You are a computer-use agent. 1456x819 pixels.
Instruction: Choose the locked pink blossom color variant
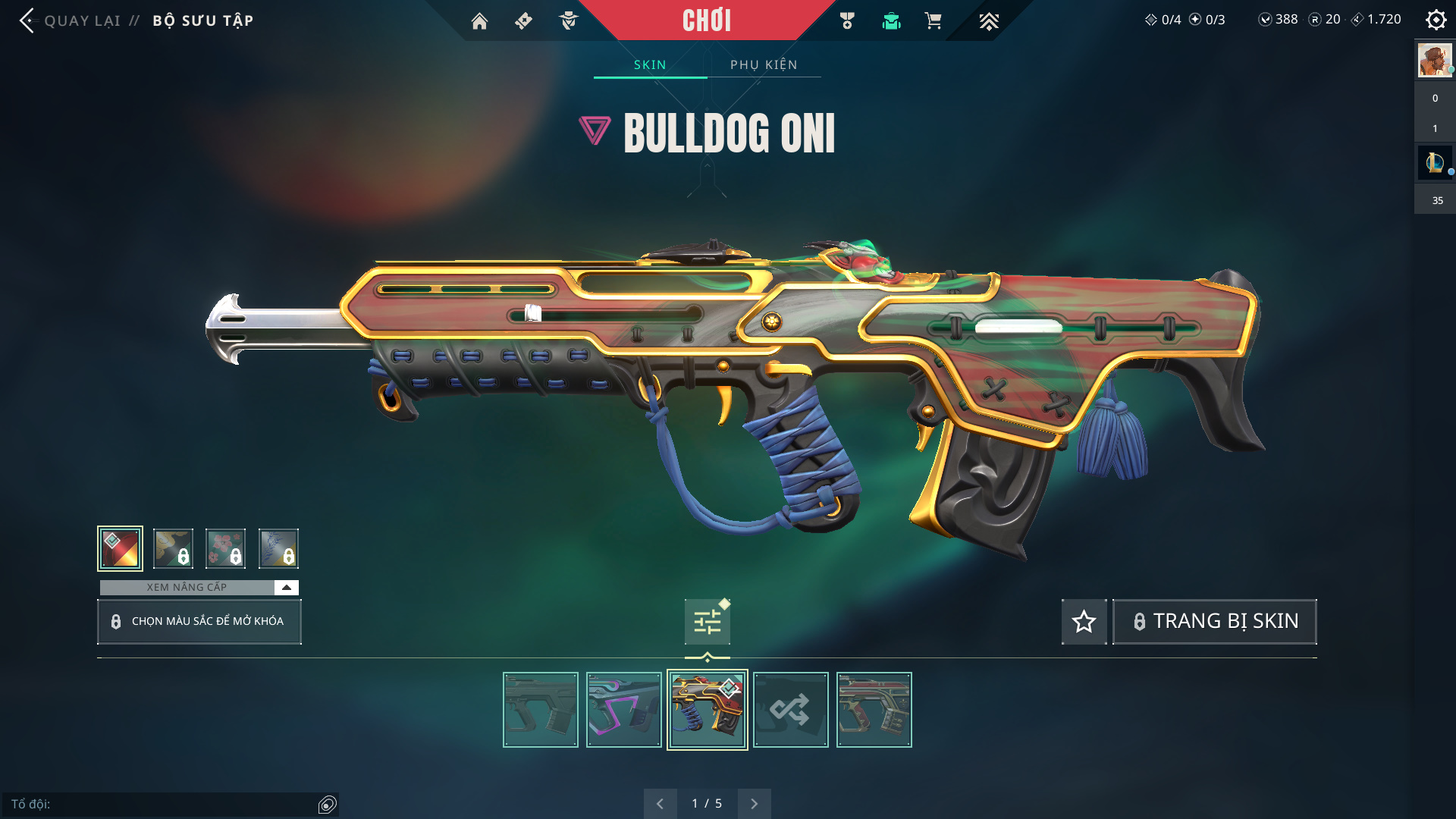pyautogui.click(x=225, y=548)
